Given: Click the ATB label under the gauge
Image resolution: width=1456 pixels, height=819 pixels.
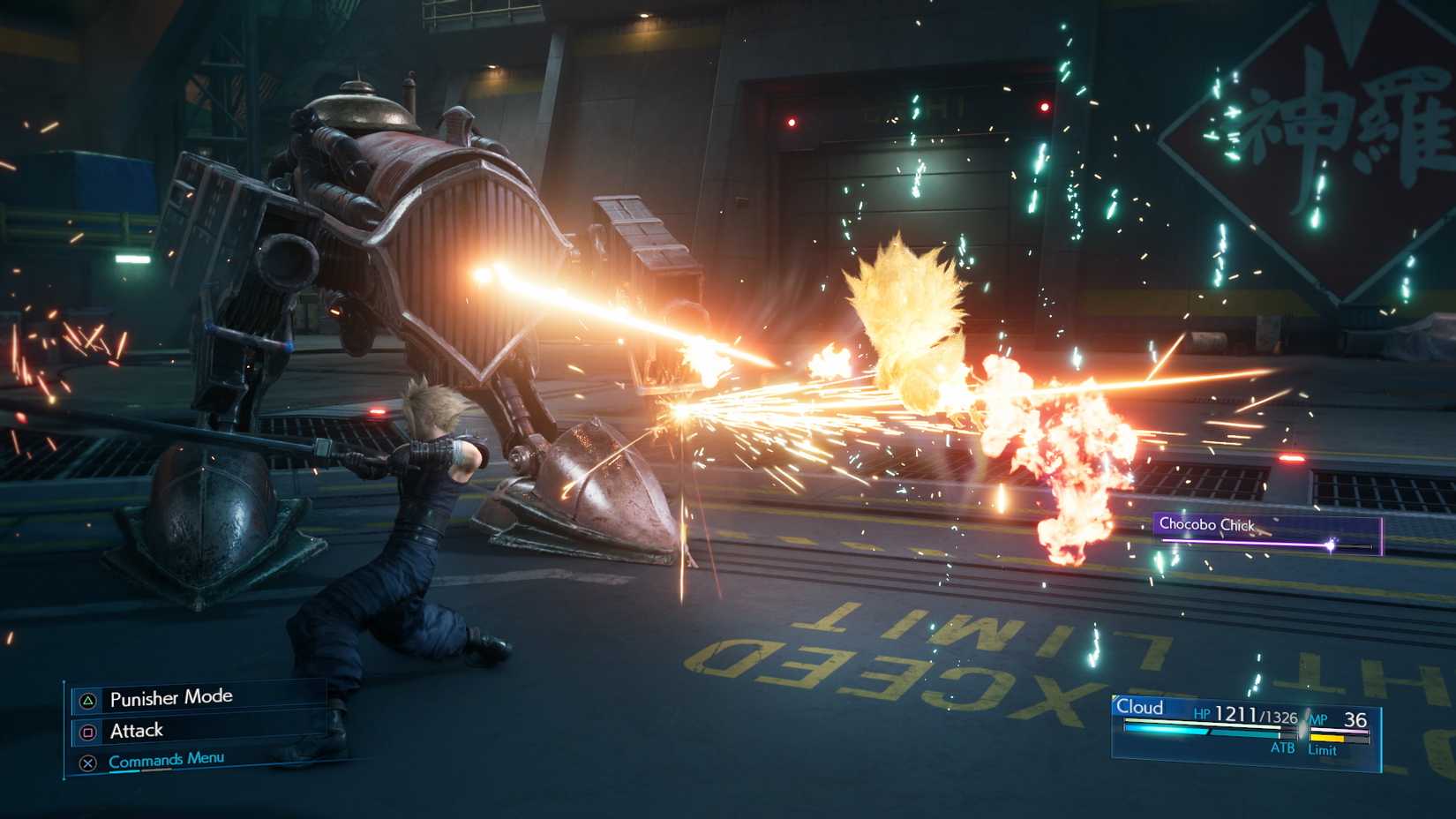Looking at the screenshot, I should 1283,748.
